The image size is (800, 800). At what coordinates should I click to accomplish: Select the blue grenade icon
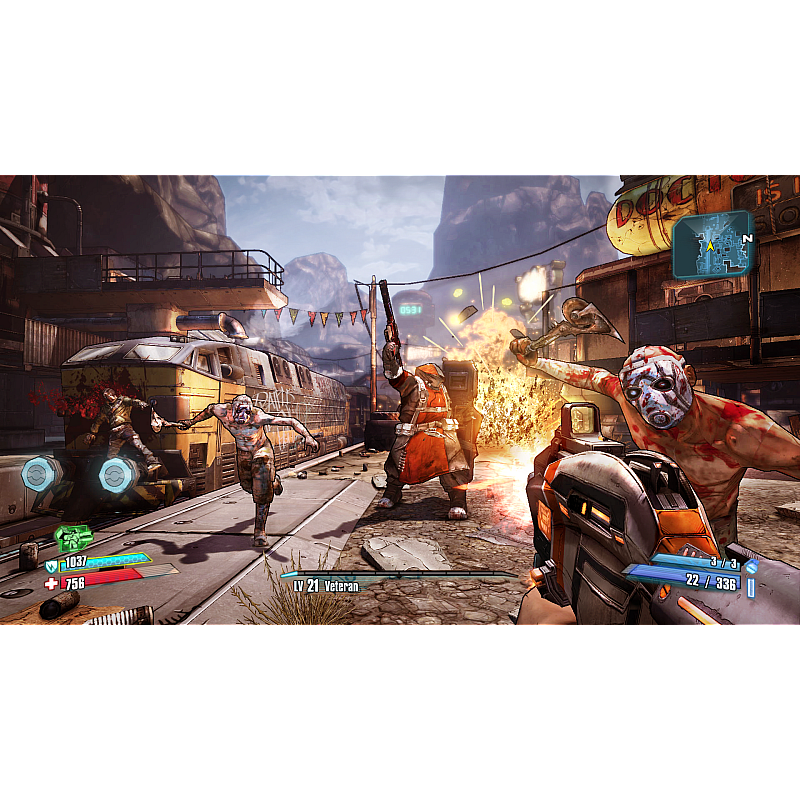click(x=751, y=566)
